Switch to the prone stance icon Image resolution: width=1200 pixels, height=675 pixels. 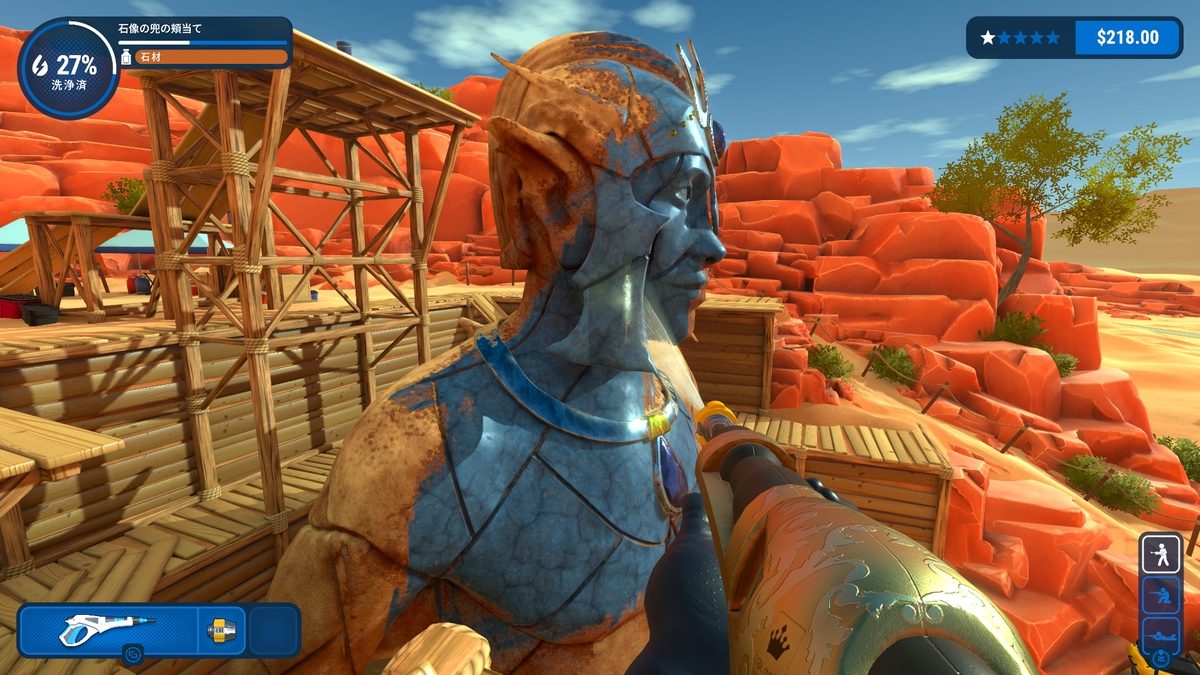1161,634
